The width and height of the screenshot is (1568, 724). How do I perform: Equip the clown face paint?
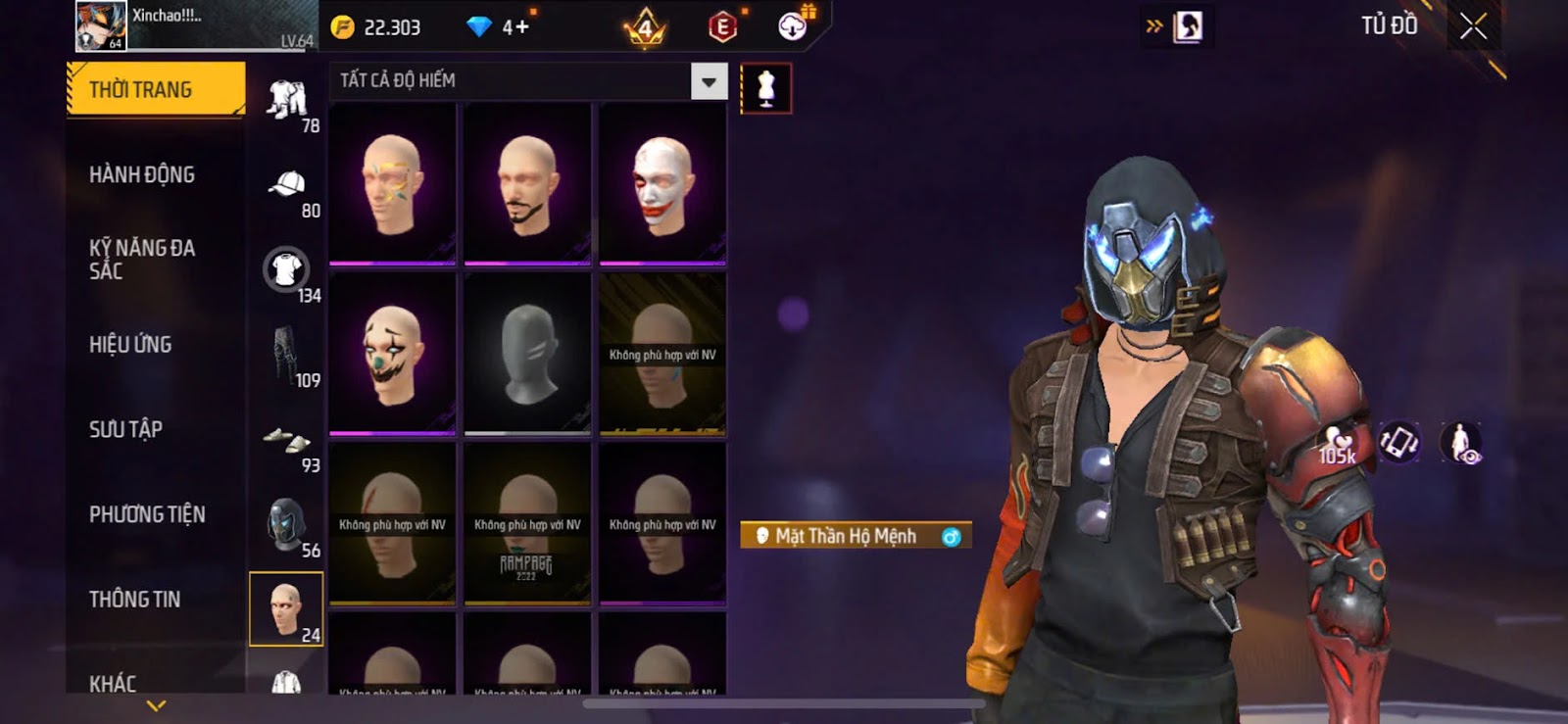pos(392,354)
